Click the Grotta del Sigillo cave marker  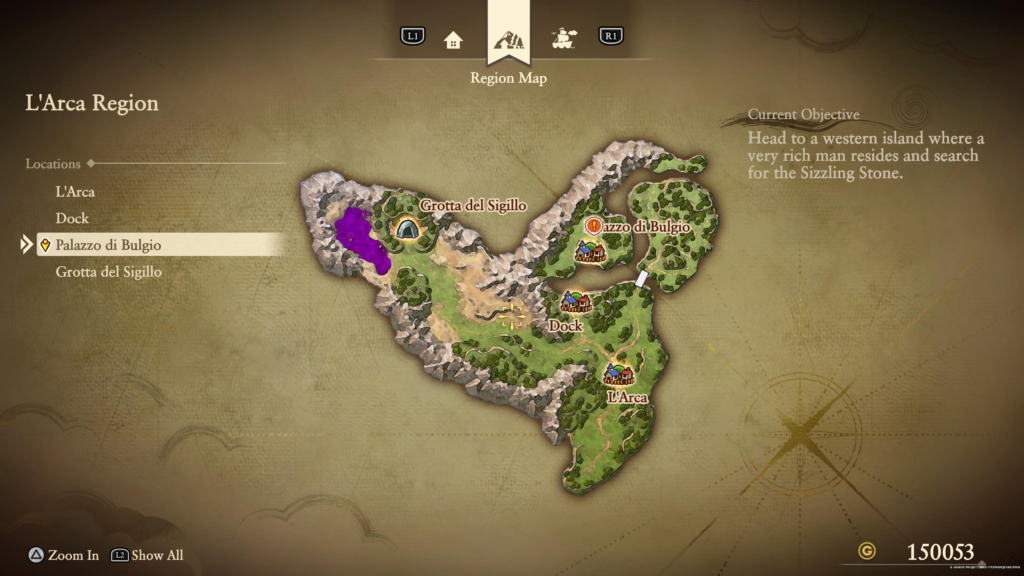tap(407, 229)
